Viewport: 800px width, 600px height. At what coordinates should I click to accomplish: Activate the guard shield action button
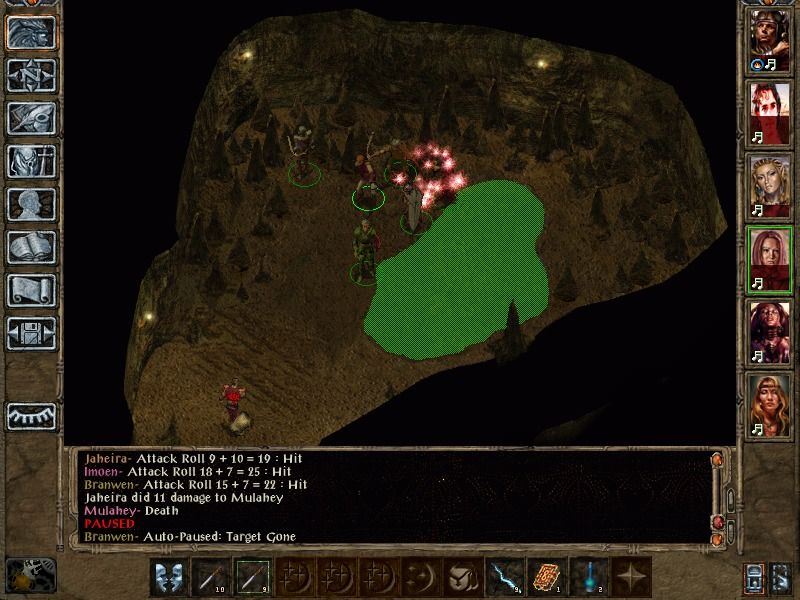tap(167, 576)
